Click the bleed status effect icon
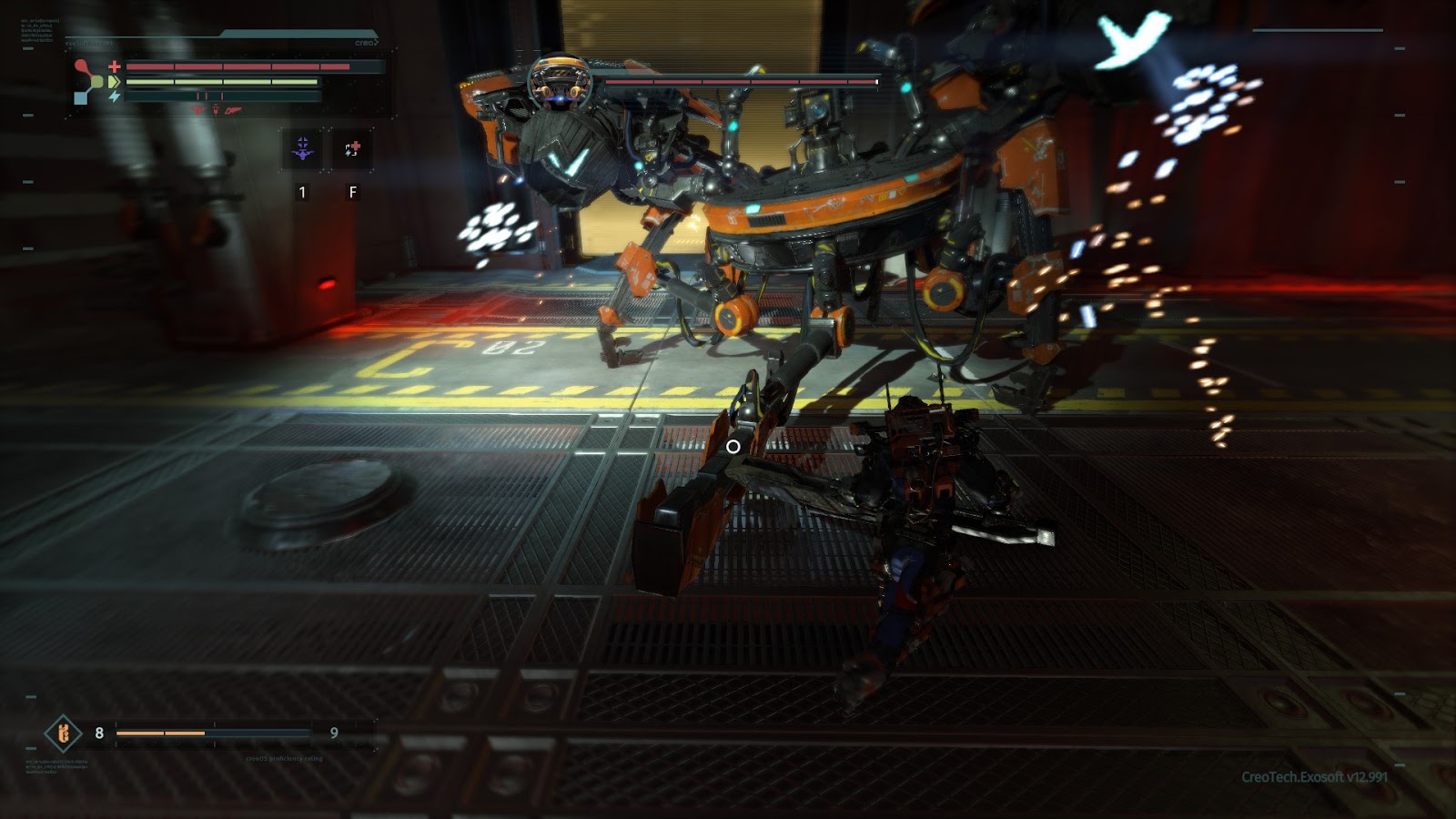This screenshot has width=1456, height=819. click(x=233, y=110)
